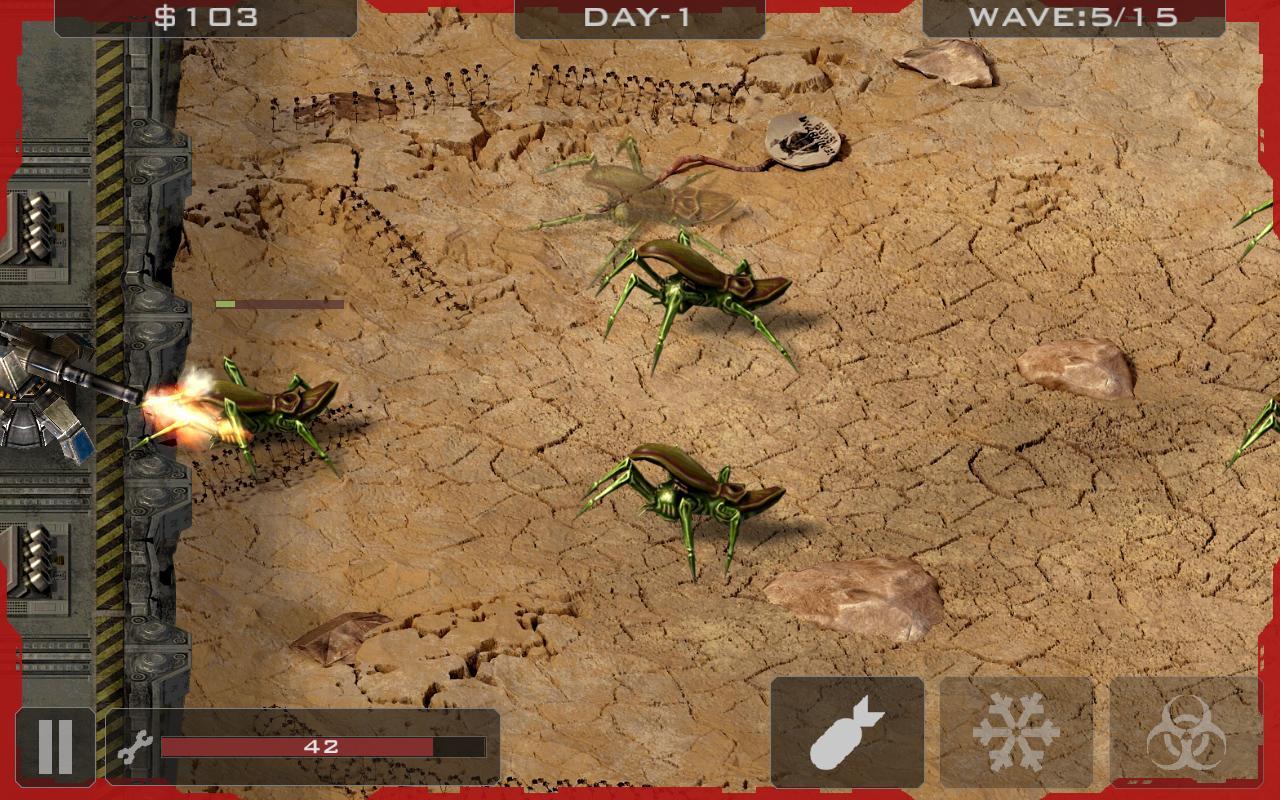Screen dimensions: 1280x800
Task: Activate the airstrike bomb ability
Action: tap(847, 731)
